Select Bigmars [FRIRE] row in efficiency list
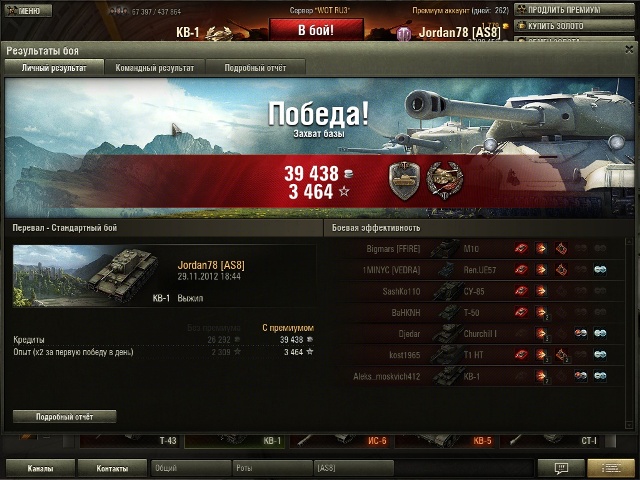The height and width of the screenshot is (480, 640). [470, 248]
